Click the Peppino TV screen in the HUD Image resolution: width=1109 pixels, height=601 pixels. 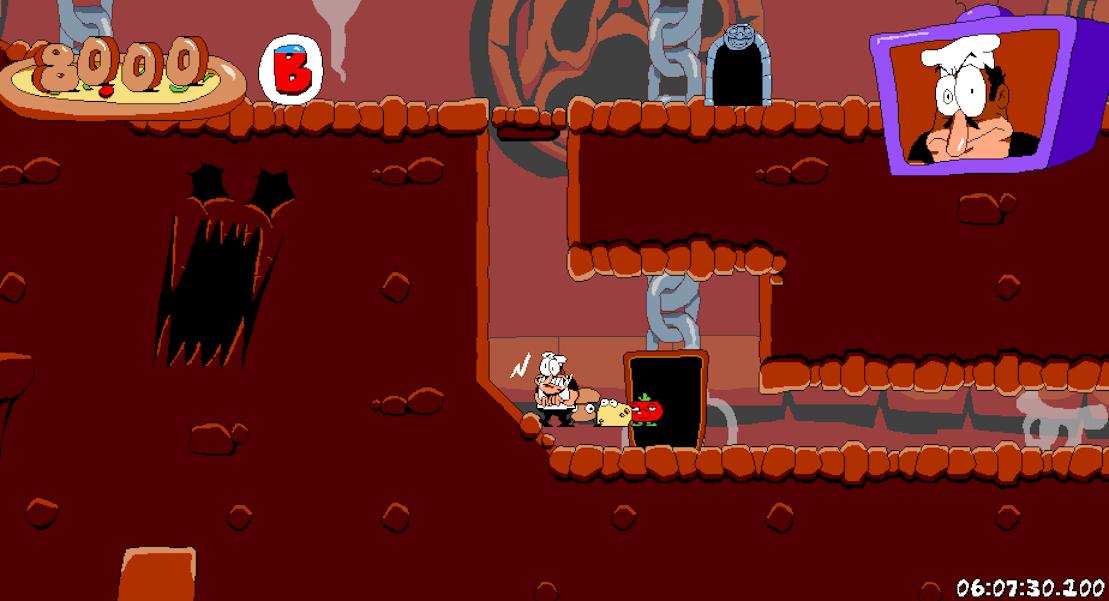coord(985,95)
